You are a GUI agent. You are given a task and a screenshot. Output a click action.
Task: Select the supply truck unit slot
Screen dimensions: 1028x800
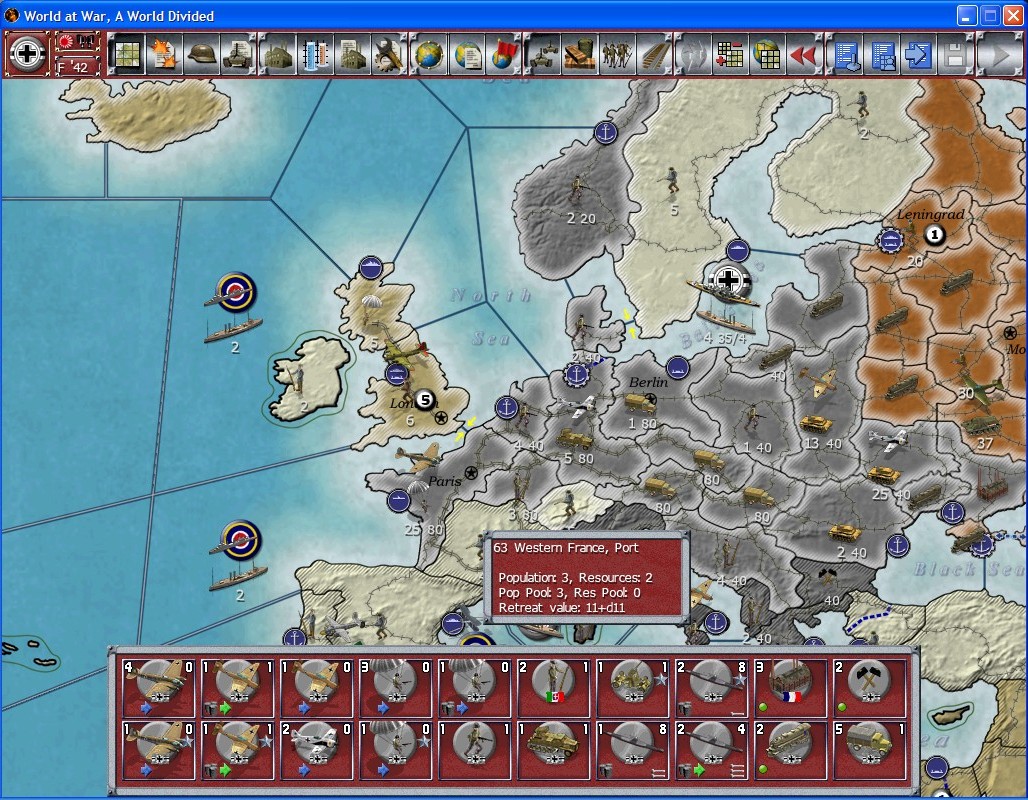(868, 749)
